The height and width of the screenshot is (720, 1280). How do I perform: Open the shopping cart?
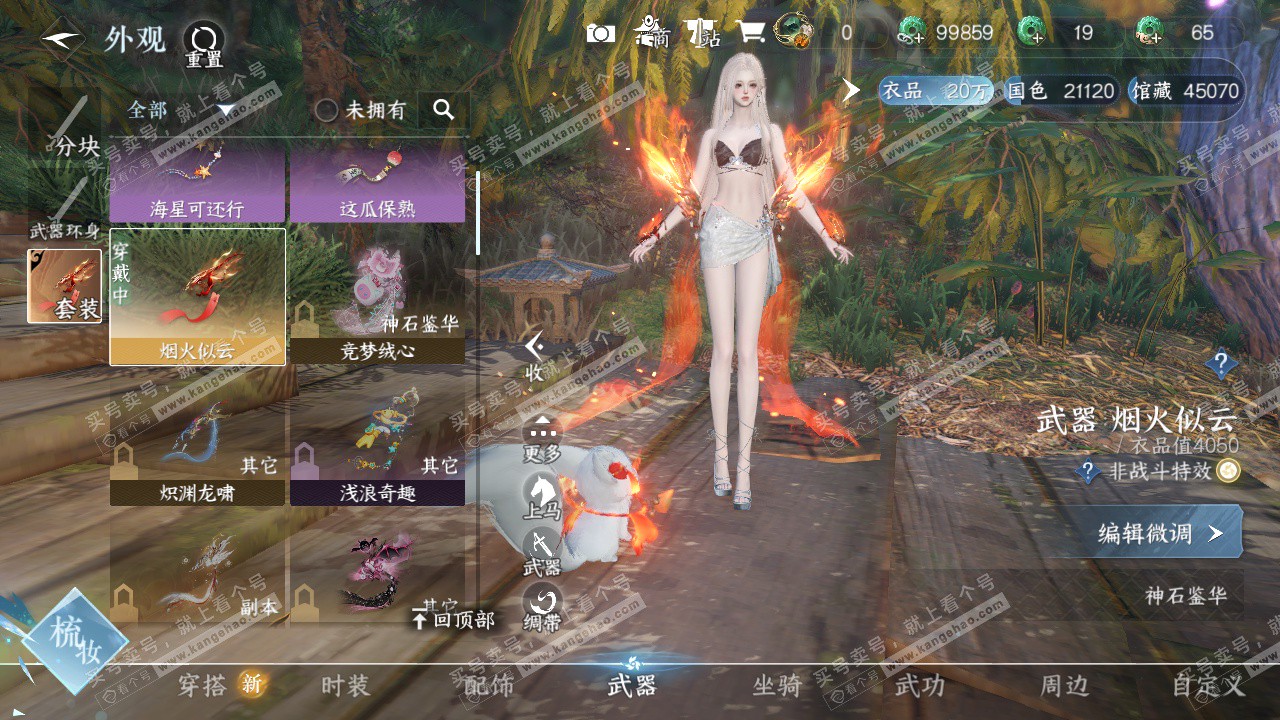tap(750, 33)
